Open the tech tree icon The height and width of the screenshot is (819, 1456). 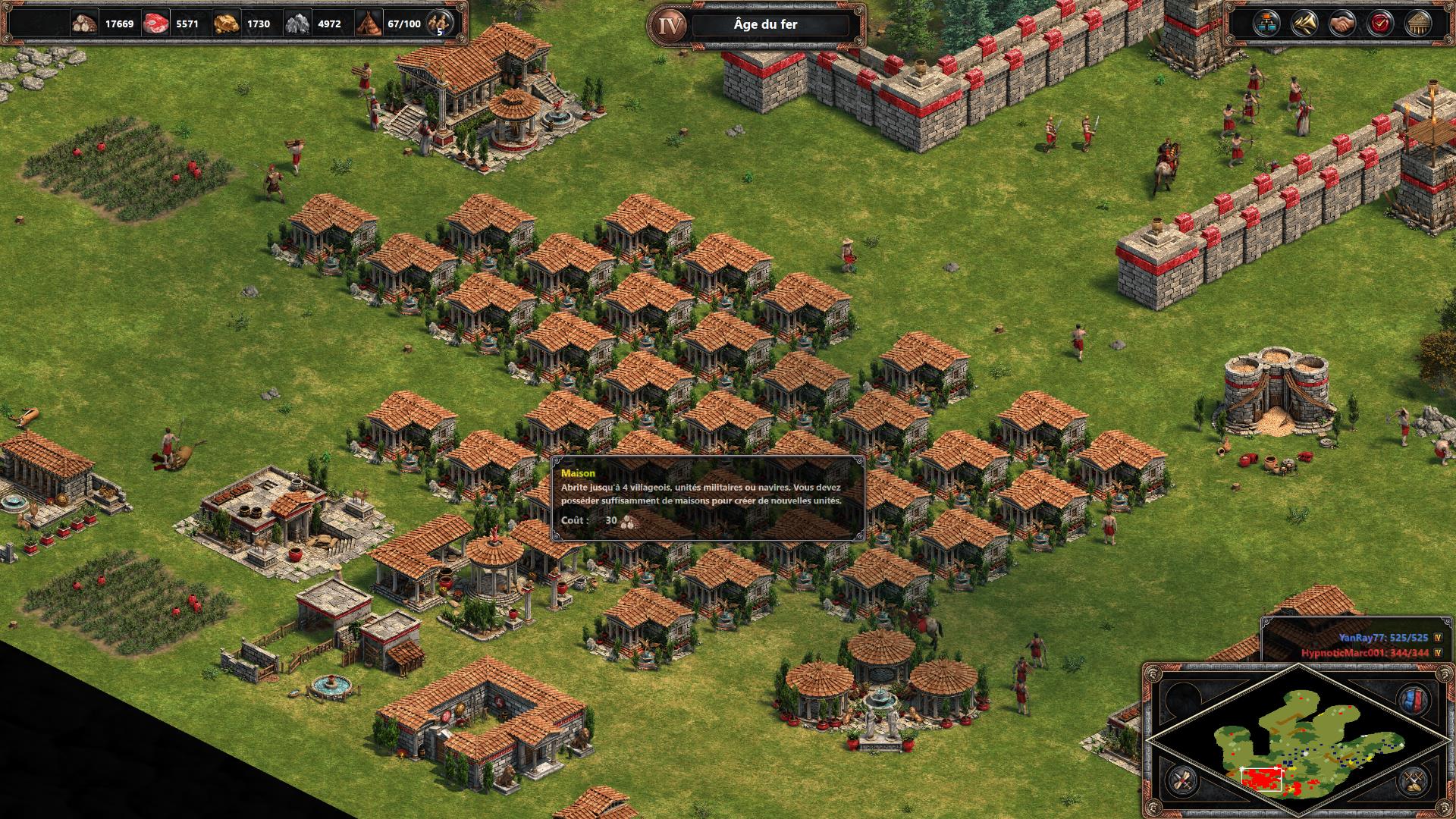(1265, 24)
